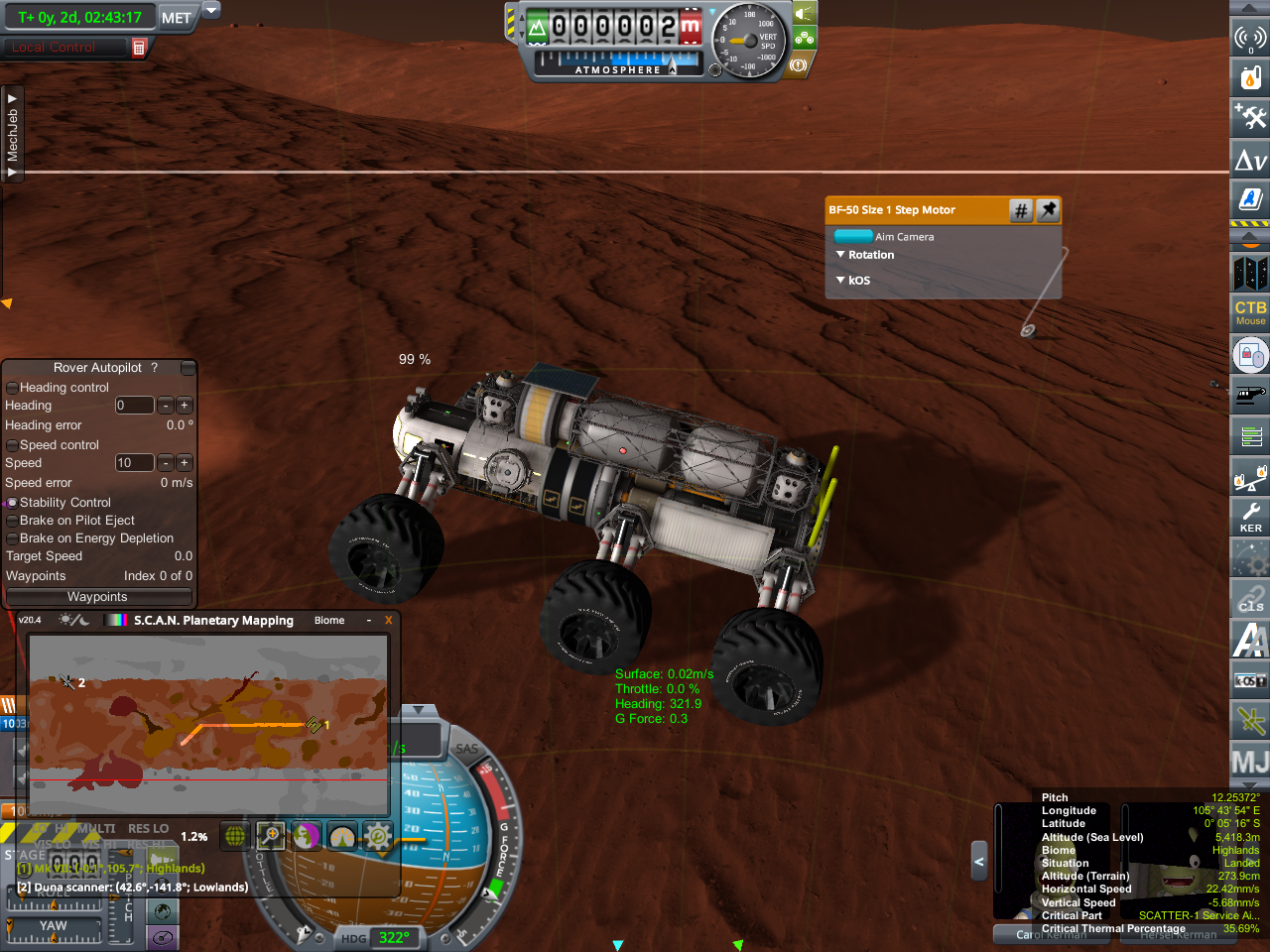Increase rover speed with the plus stepper
This screenshot has height=952, width=1270.
click(185, 463)
